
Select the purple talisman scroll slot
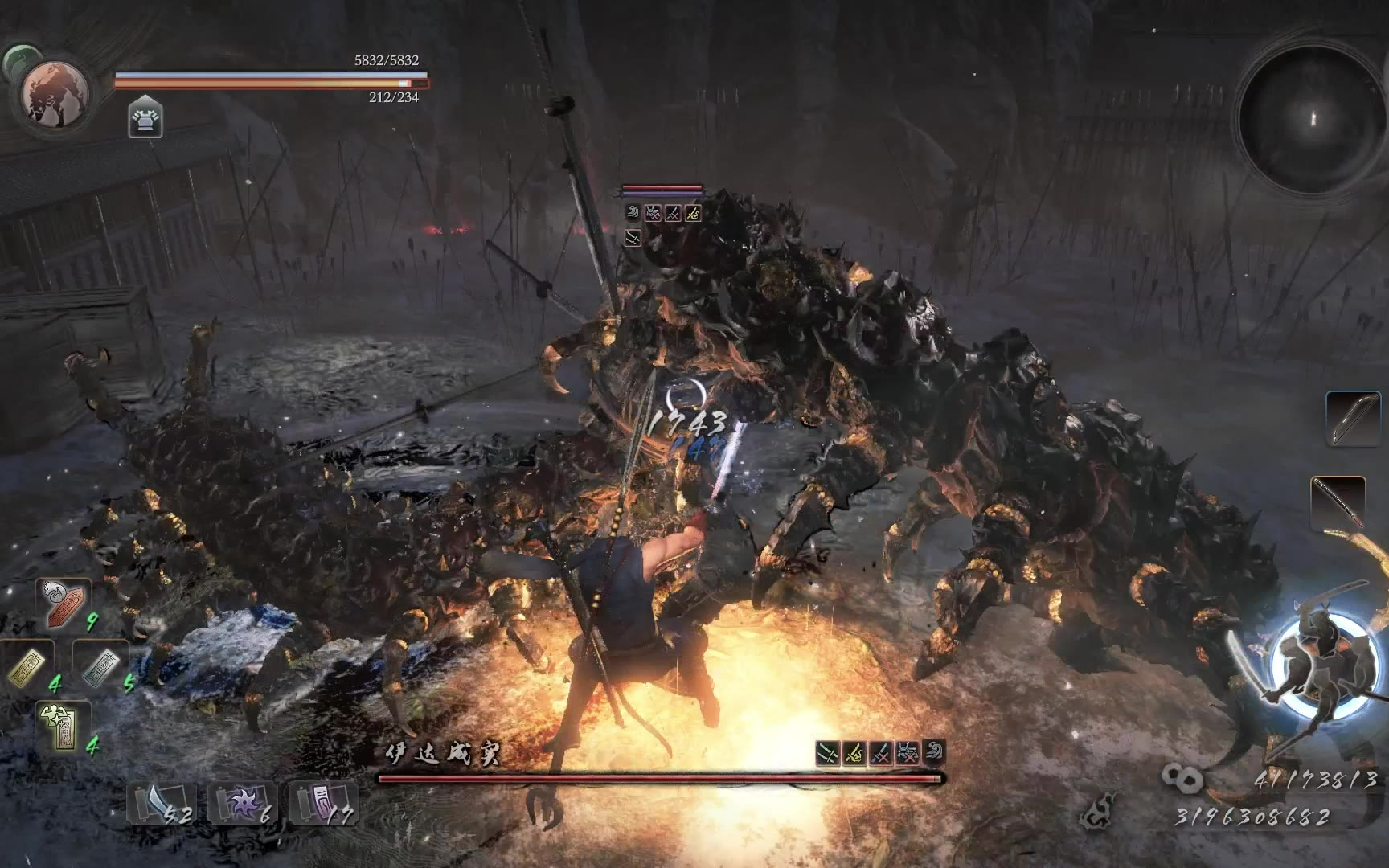pyautogui.click(x=322, y=803)
